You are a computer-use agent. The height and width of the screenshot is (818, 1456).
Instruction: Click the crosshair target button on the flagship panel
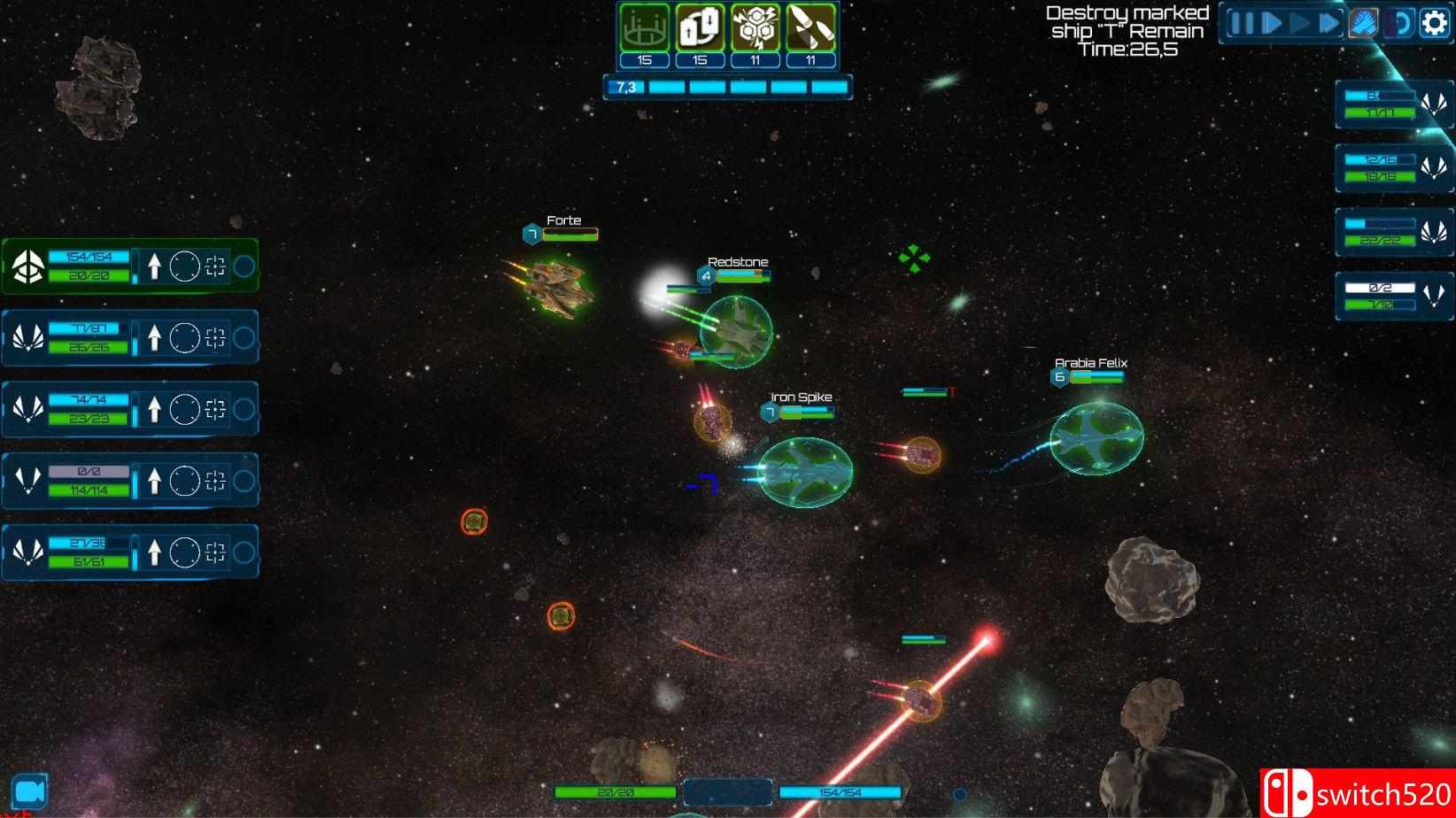pos(215,266)
